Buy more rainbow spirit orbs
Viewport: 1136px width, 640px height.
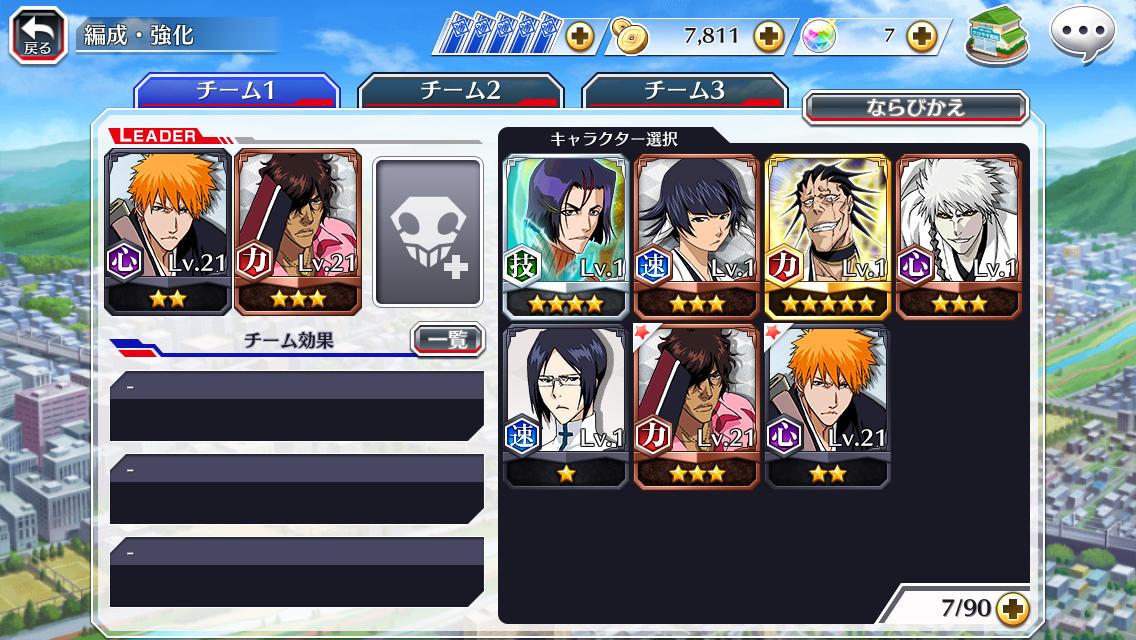(921, 37)
